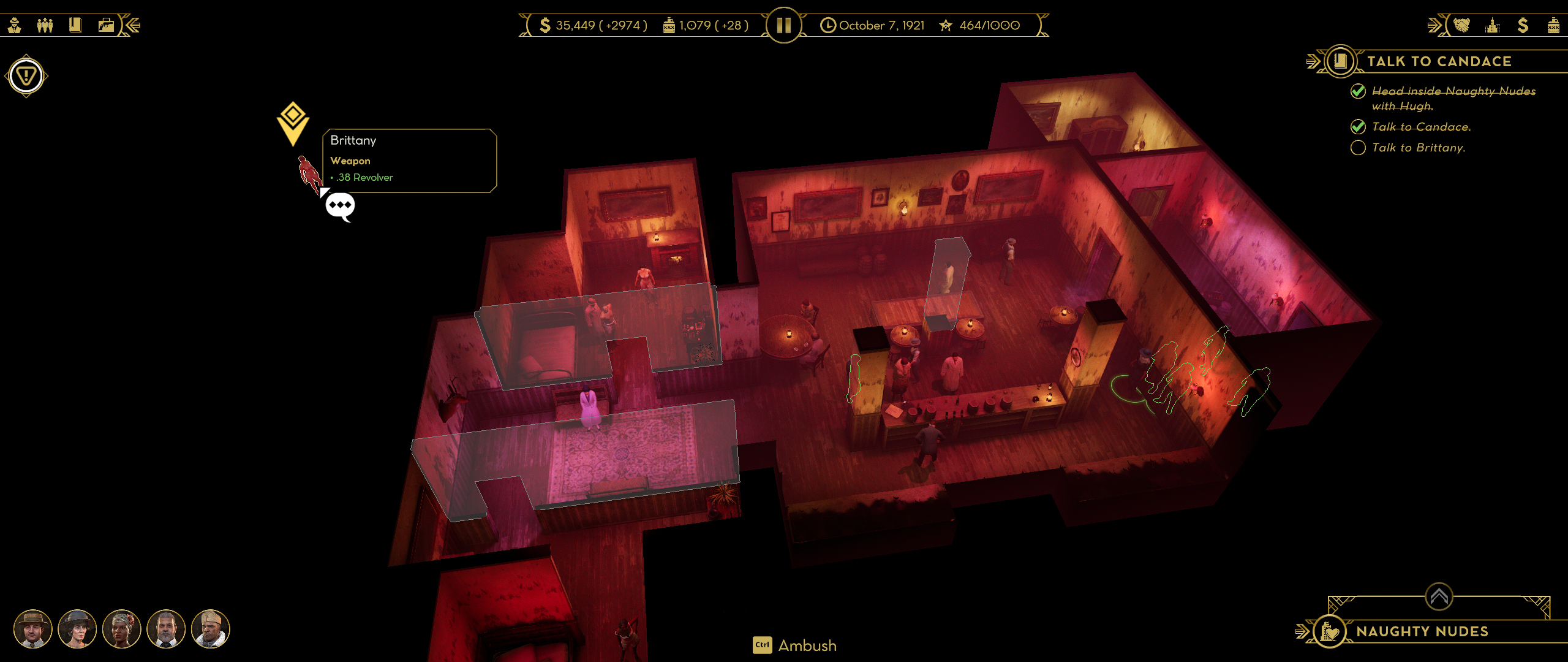Select the woman with beaded headpiece portrait
1568x662 pixels.
point(122,629)
